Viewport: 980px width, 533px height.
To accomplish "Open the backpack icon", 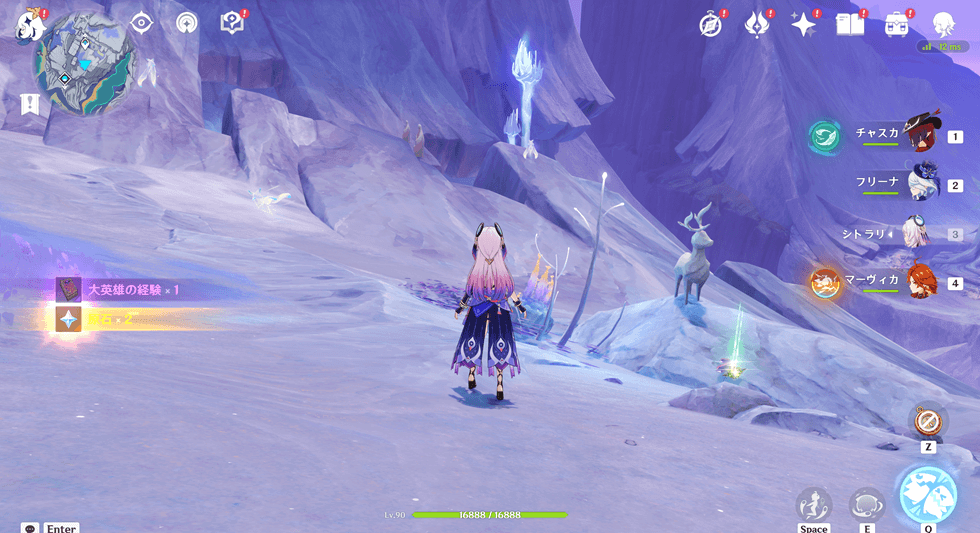I will click(x=896, y=25).
